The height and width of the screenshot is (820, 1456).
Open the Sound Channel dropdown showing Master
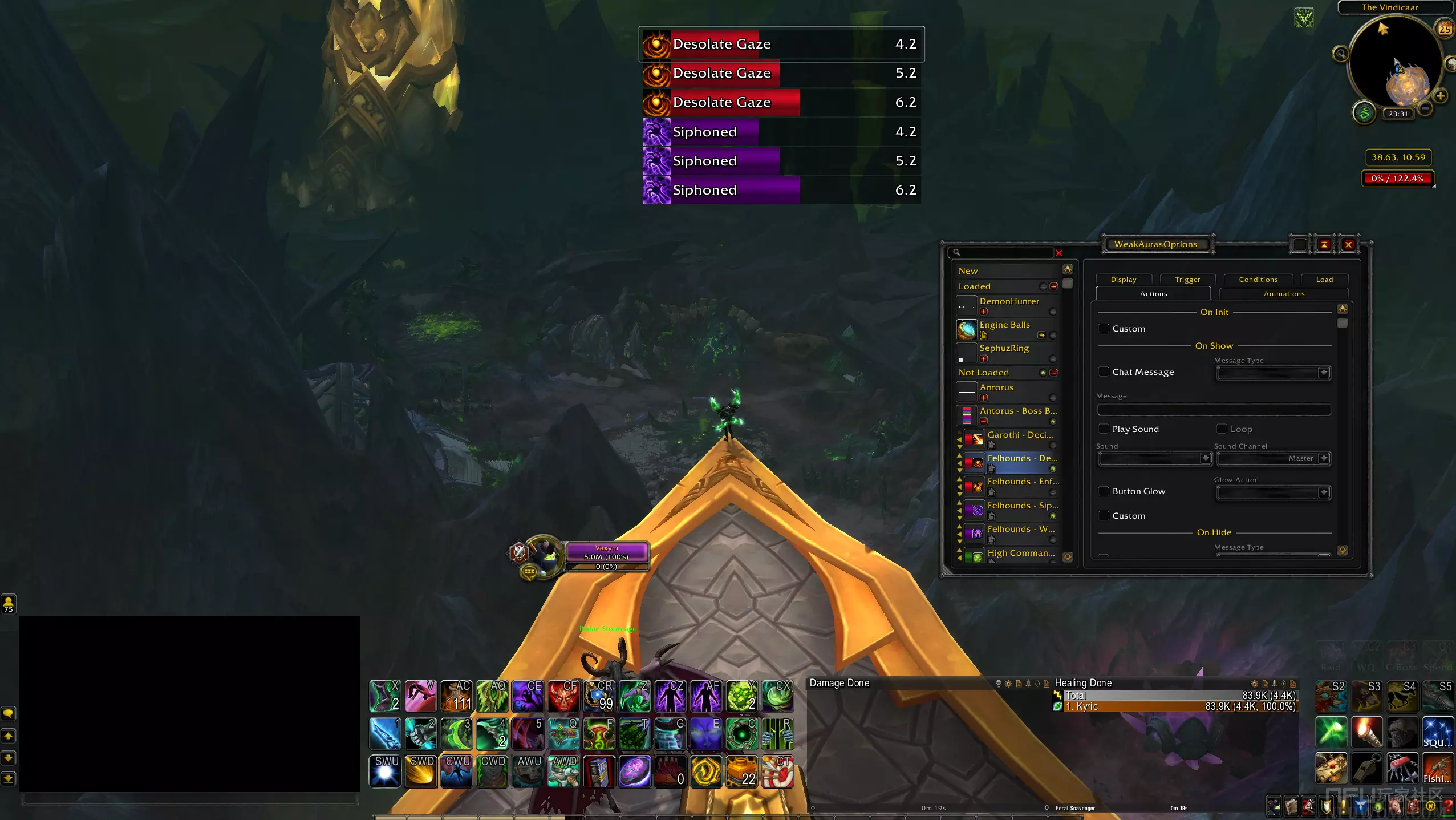tap(1274, 458)
